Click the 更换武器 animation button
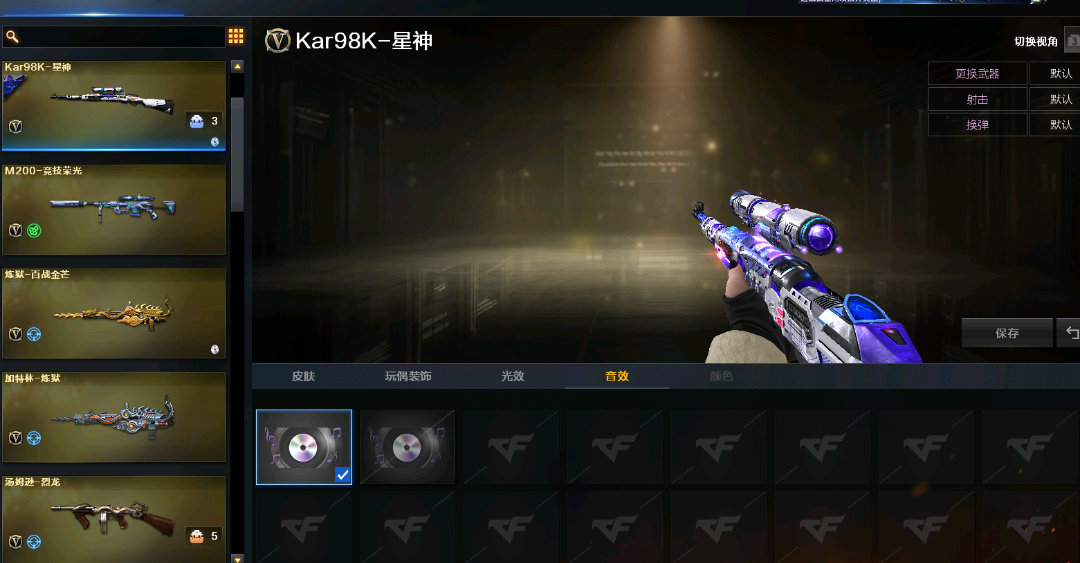Viewport: 1080px width, 563px height. (977, 73)
